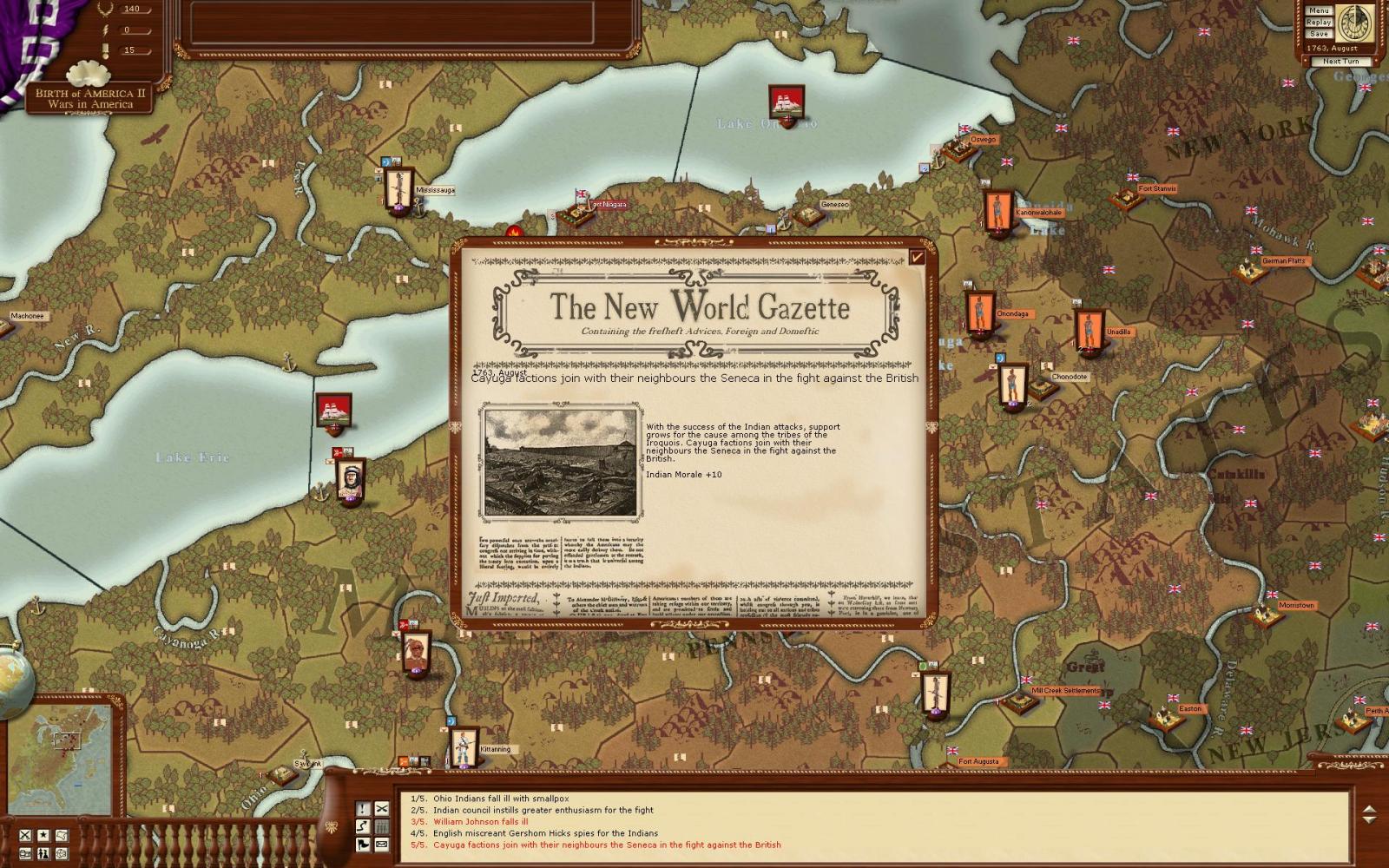Image resolution: width=1389 pixels, height=868 pixels.
Task: Select the fleet unit on Lake Ontario
Action: 787,103
